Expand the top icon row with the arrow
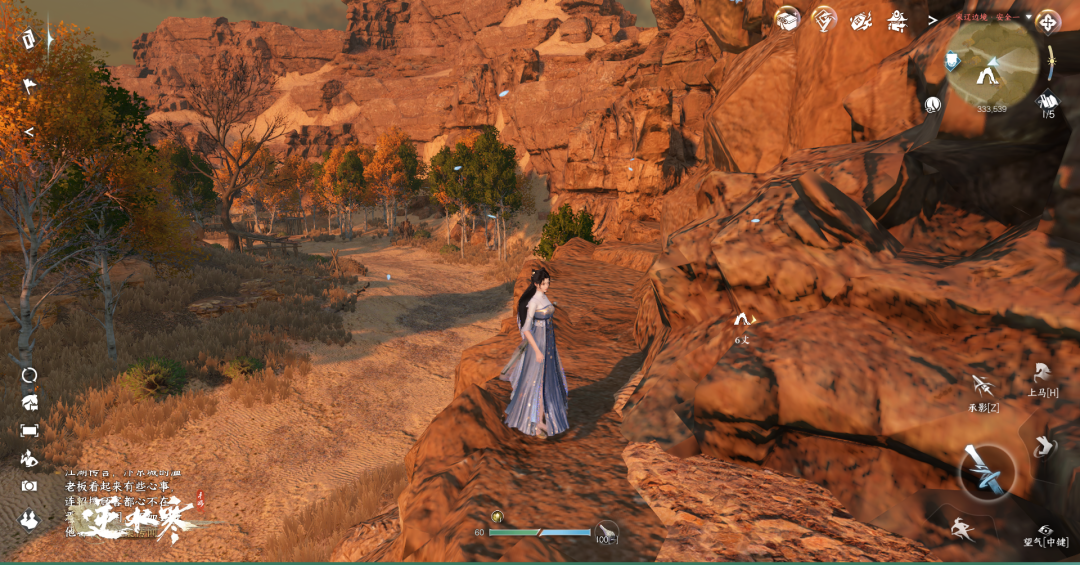Screen dimensions: 1080x565 click(932, 19)
